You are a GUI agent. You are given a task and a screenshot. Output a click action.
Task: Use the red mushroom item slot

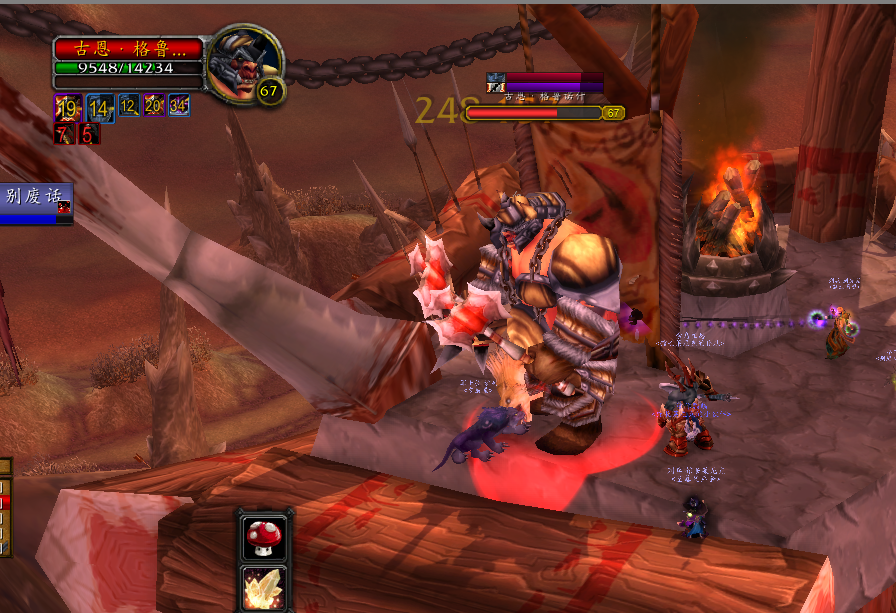264,537
